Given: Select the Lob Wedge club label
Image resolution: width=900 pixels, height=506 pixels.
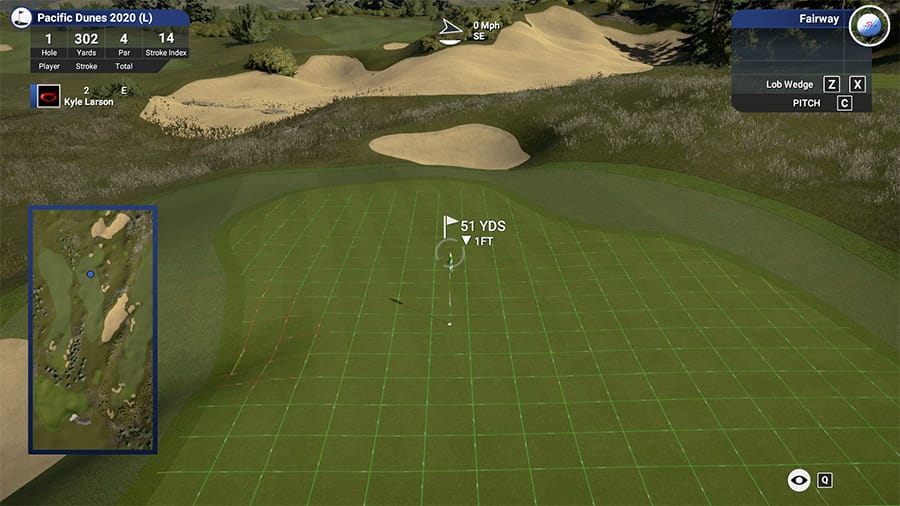Looking at the screenshot, I should tap(788, 85).
